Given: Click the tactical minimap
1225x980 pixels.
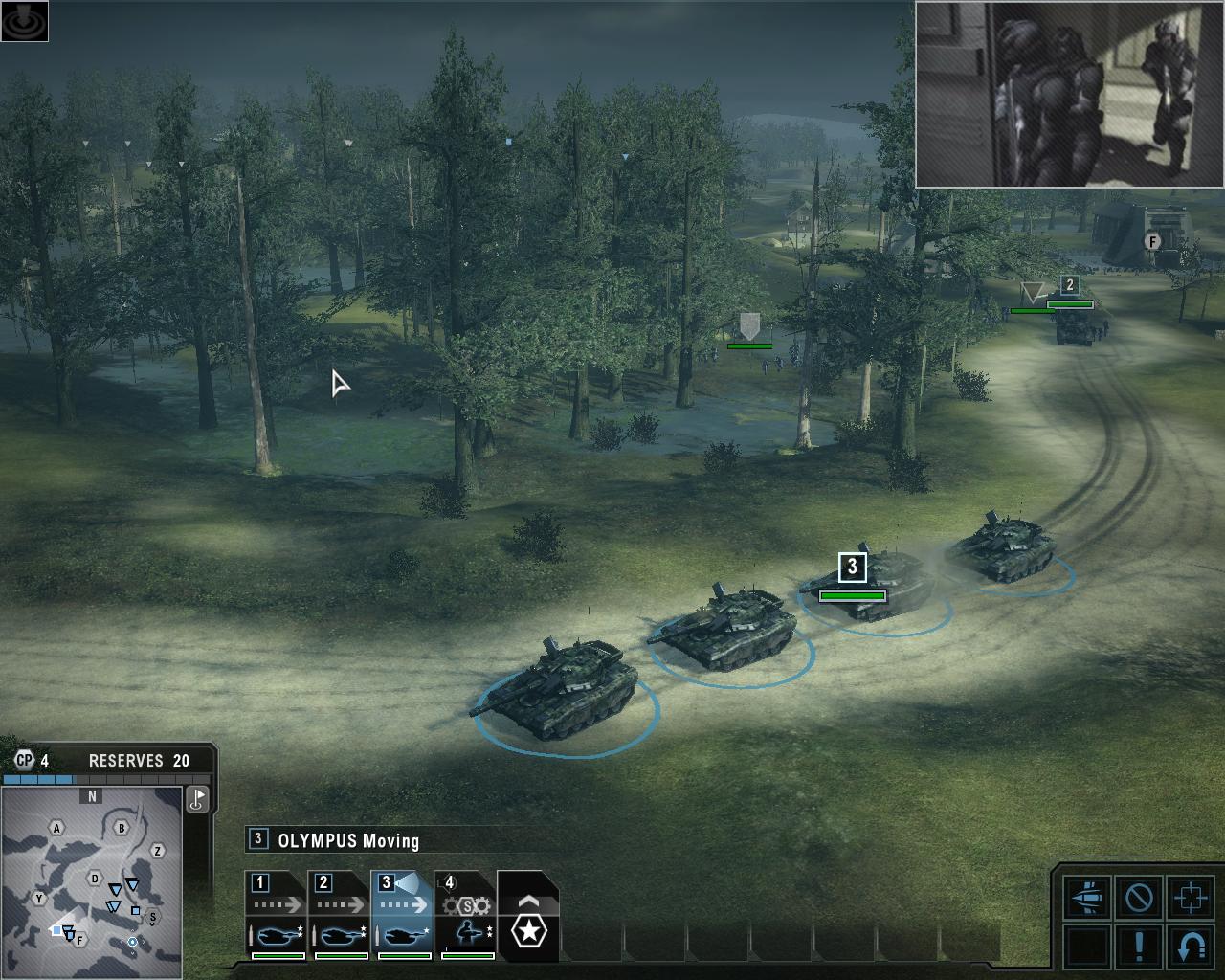Looking at the screenshot, I should (92, 881).
